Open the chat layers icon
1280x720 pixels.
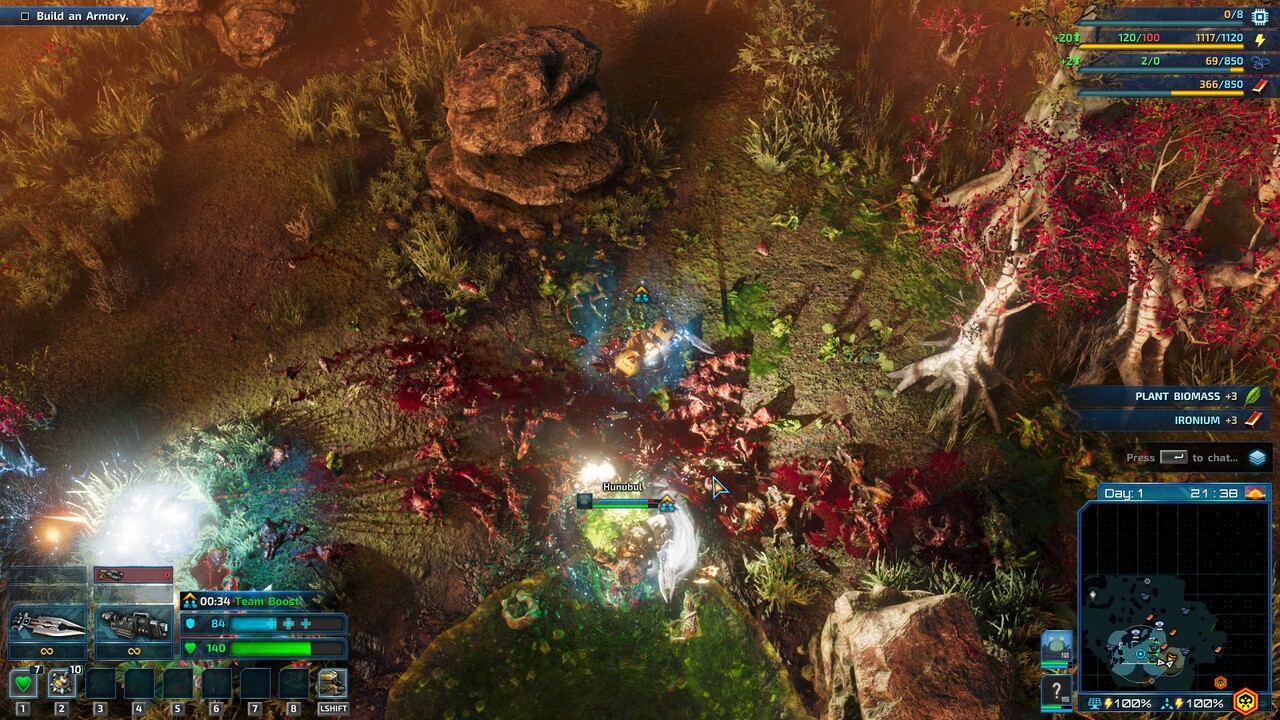pyautogui.click(x=1257, y=458)
